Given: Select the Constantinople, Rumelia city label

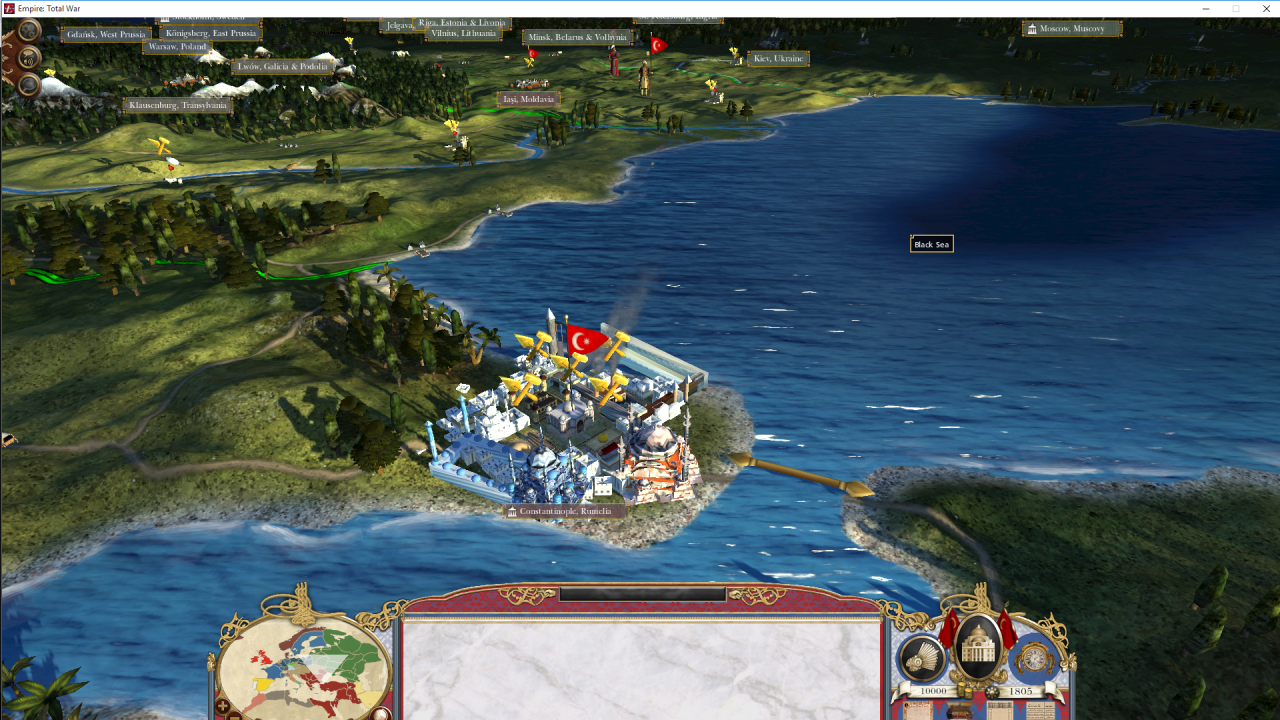Looking at the screenshot, I should [x=565, y=511].
